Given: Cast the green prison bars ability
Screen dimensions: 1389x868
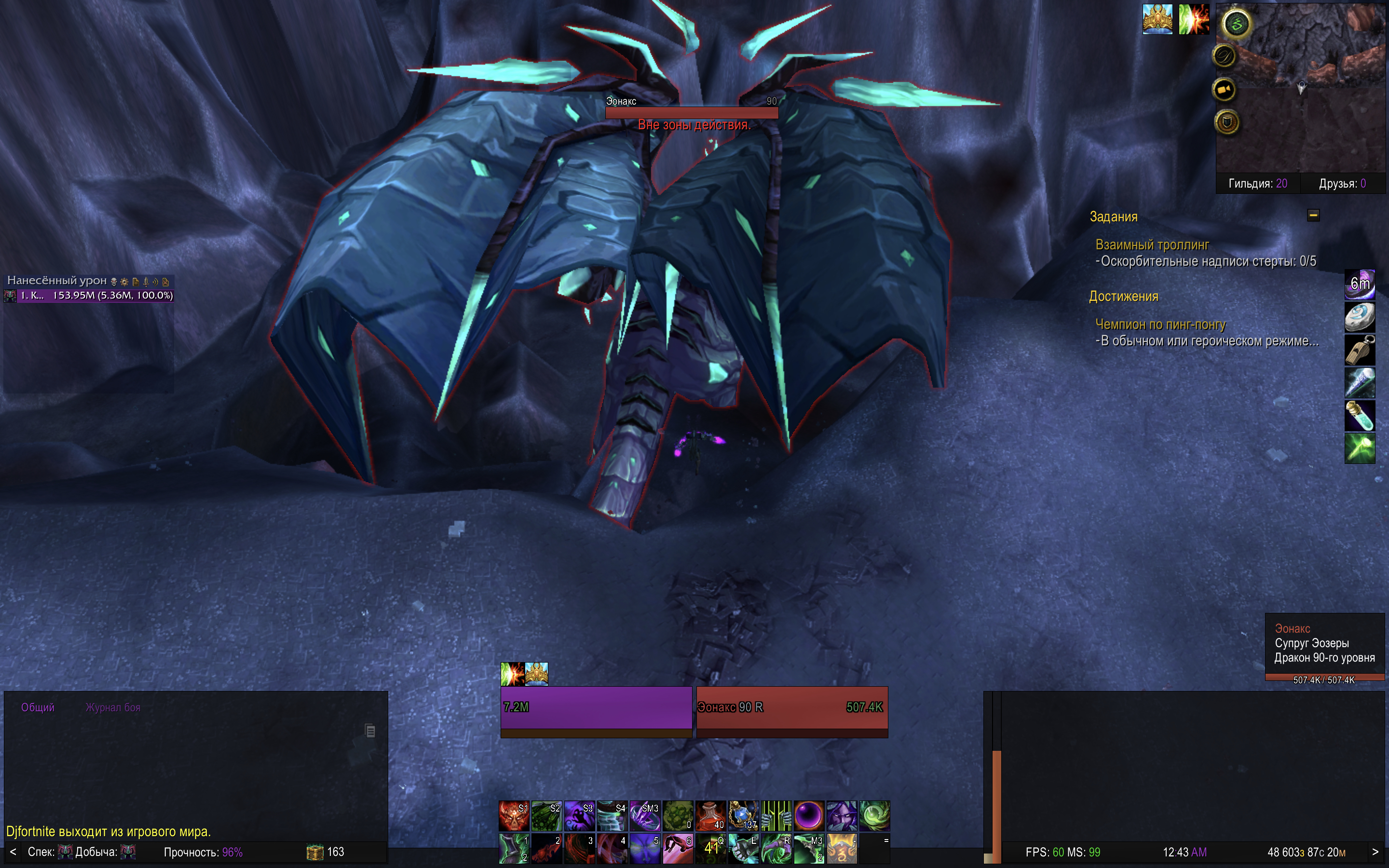Looking at the screenshot, I should (776, 816).
